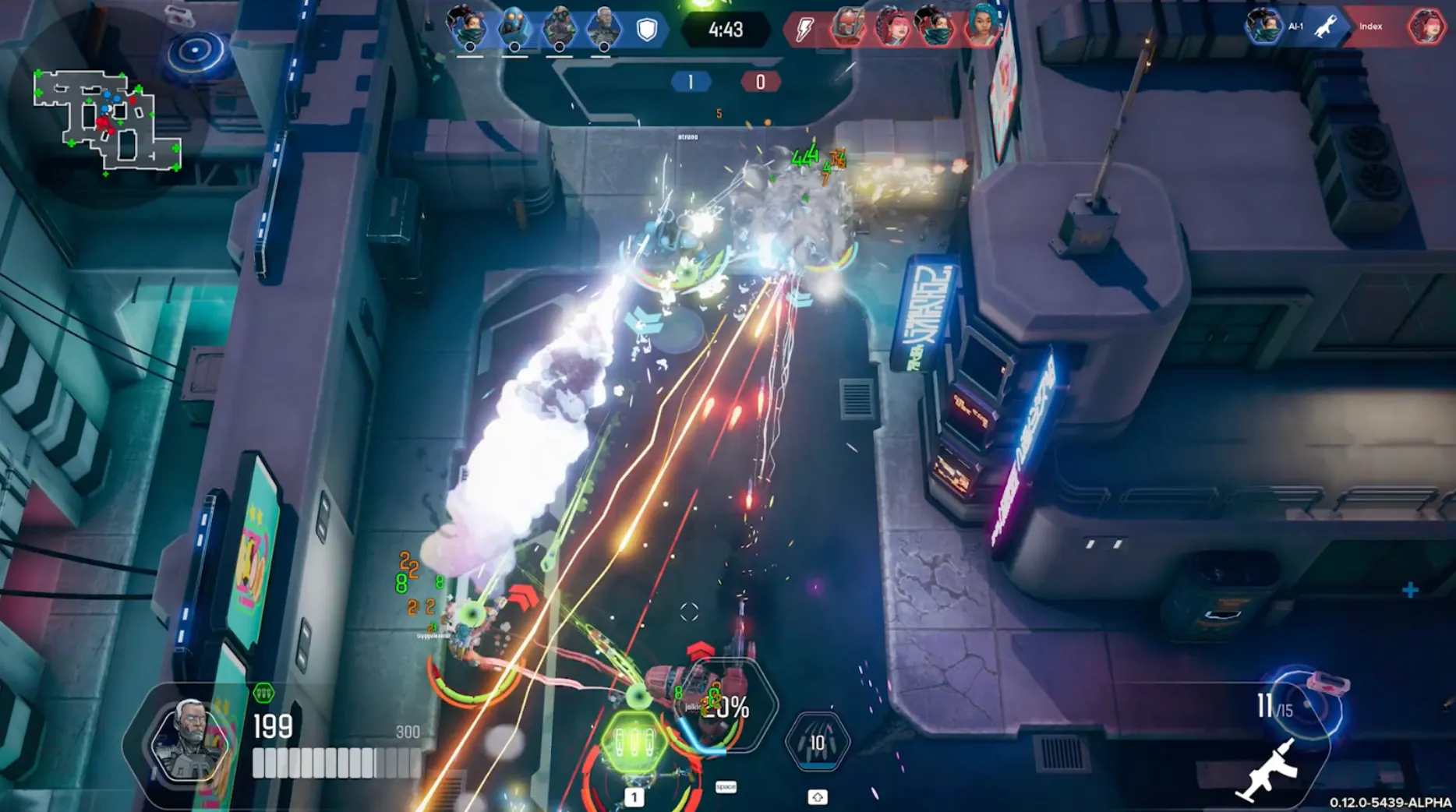
Task: Click the keybind badge labeled 1
Action: 634,797
